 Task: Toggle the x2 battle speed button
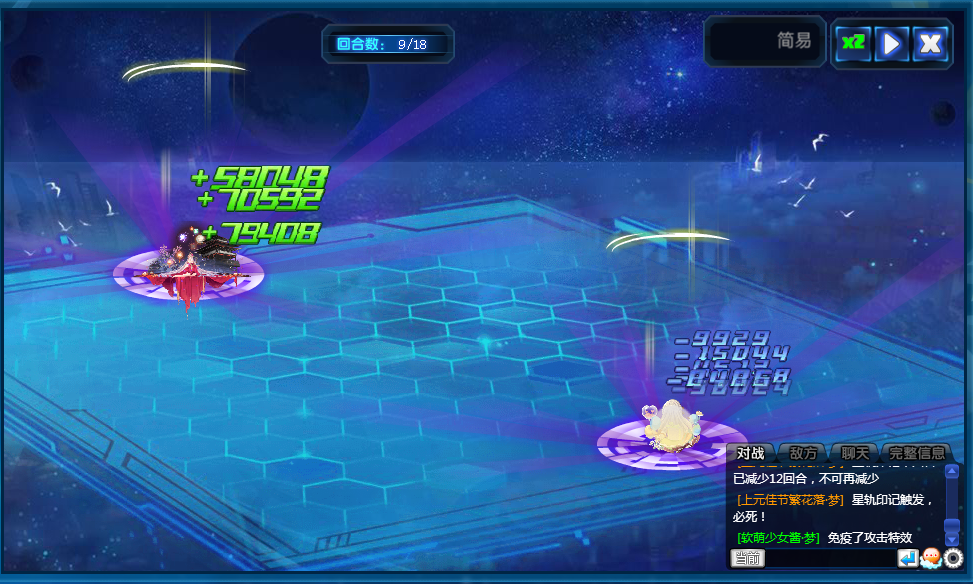coord(852,43)
